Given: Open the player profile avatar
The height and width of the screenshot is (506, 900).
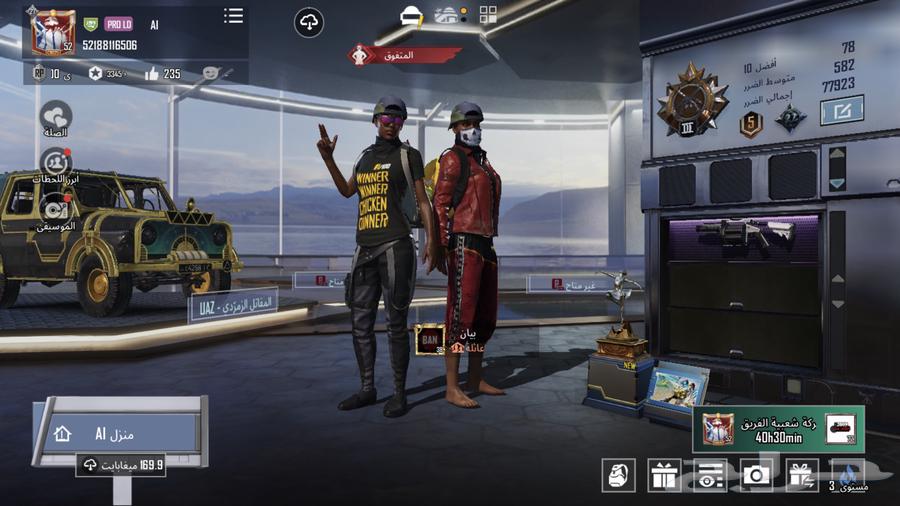Looking at the screenshot, I should click(52, 31).
